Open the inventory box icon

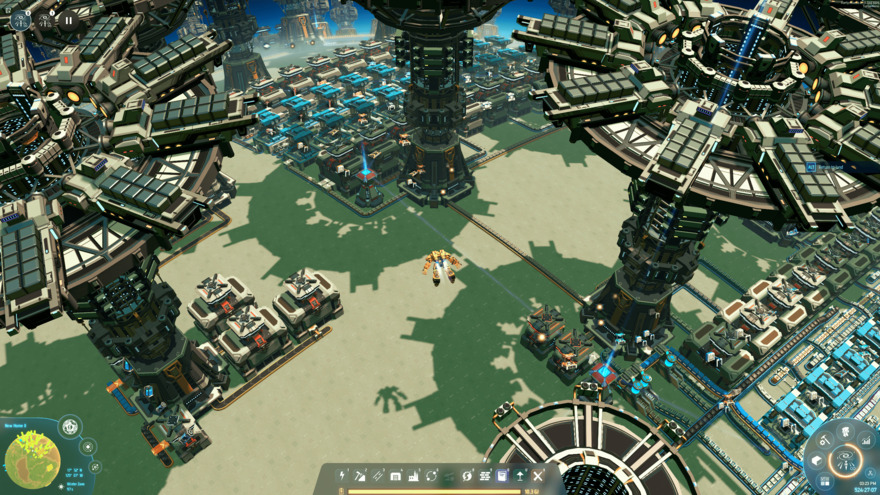pos(817,460)
